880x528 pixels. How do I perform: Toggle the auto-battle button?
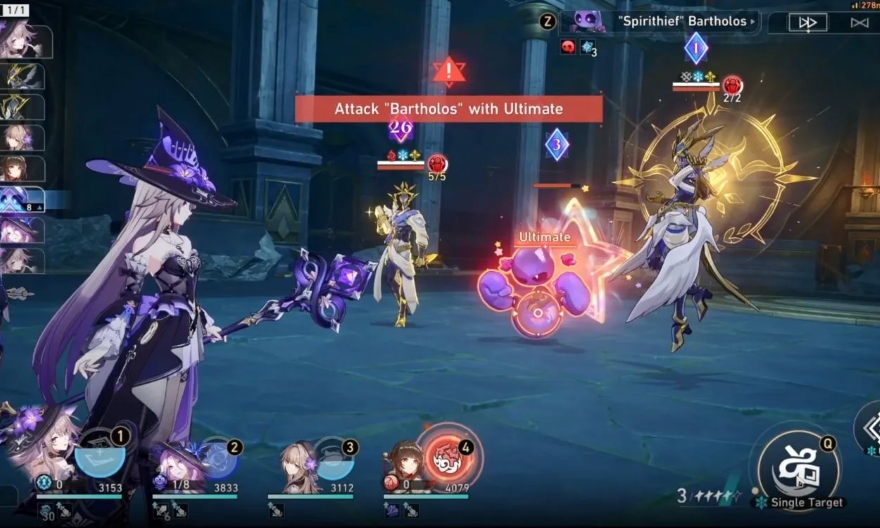tap(860, 22)
